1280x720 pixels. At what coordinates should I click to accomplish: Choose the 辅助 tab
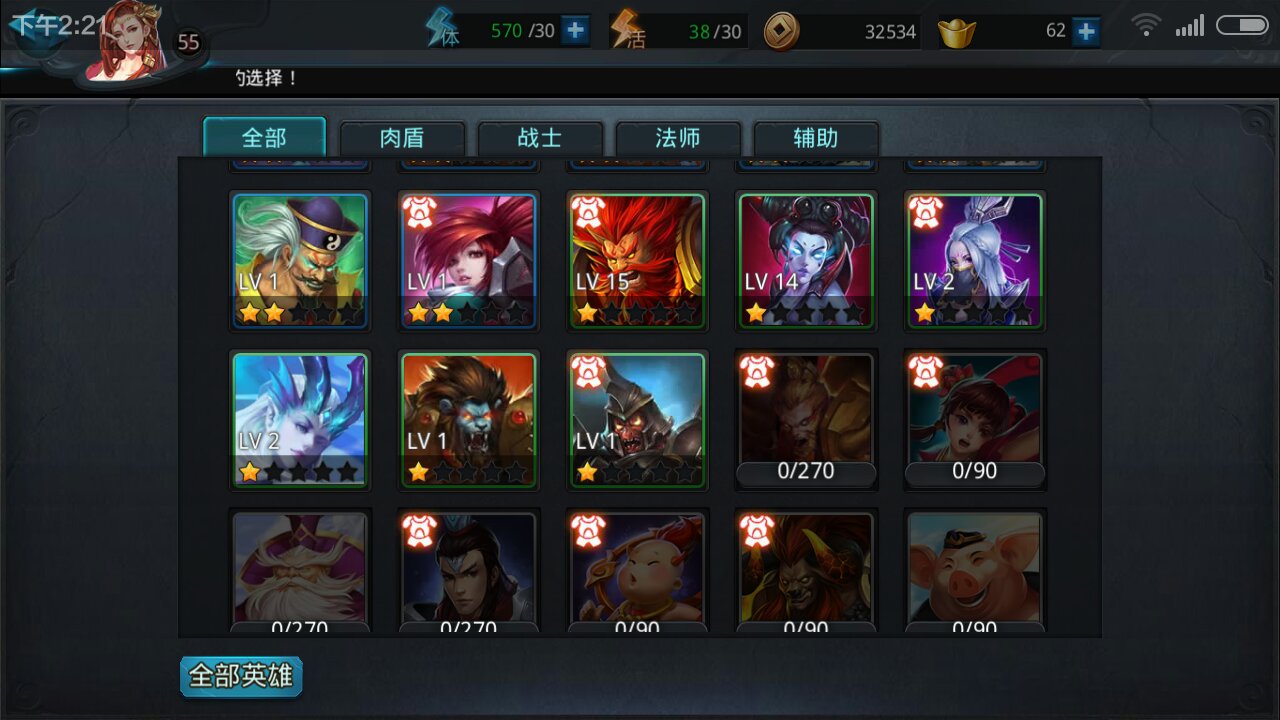tap(816, 138)
